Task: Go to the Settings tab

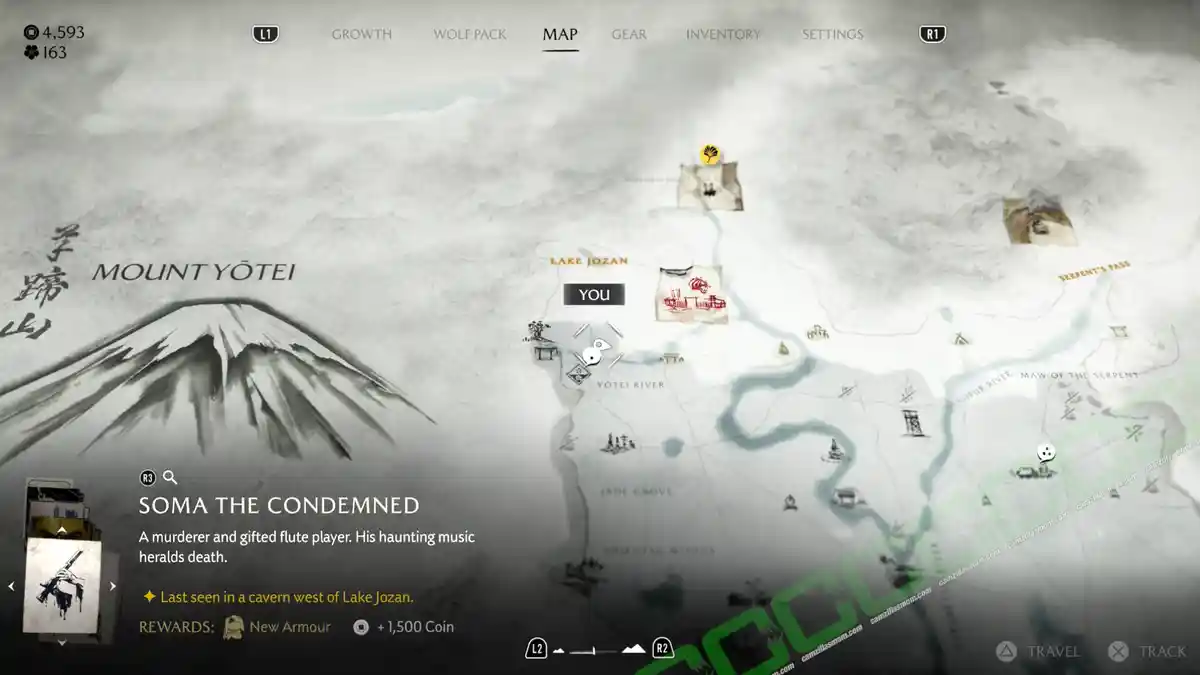Action: pos(832,34)
